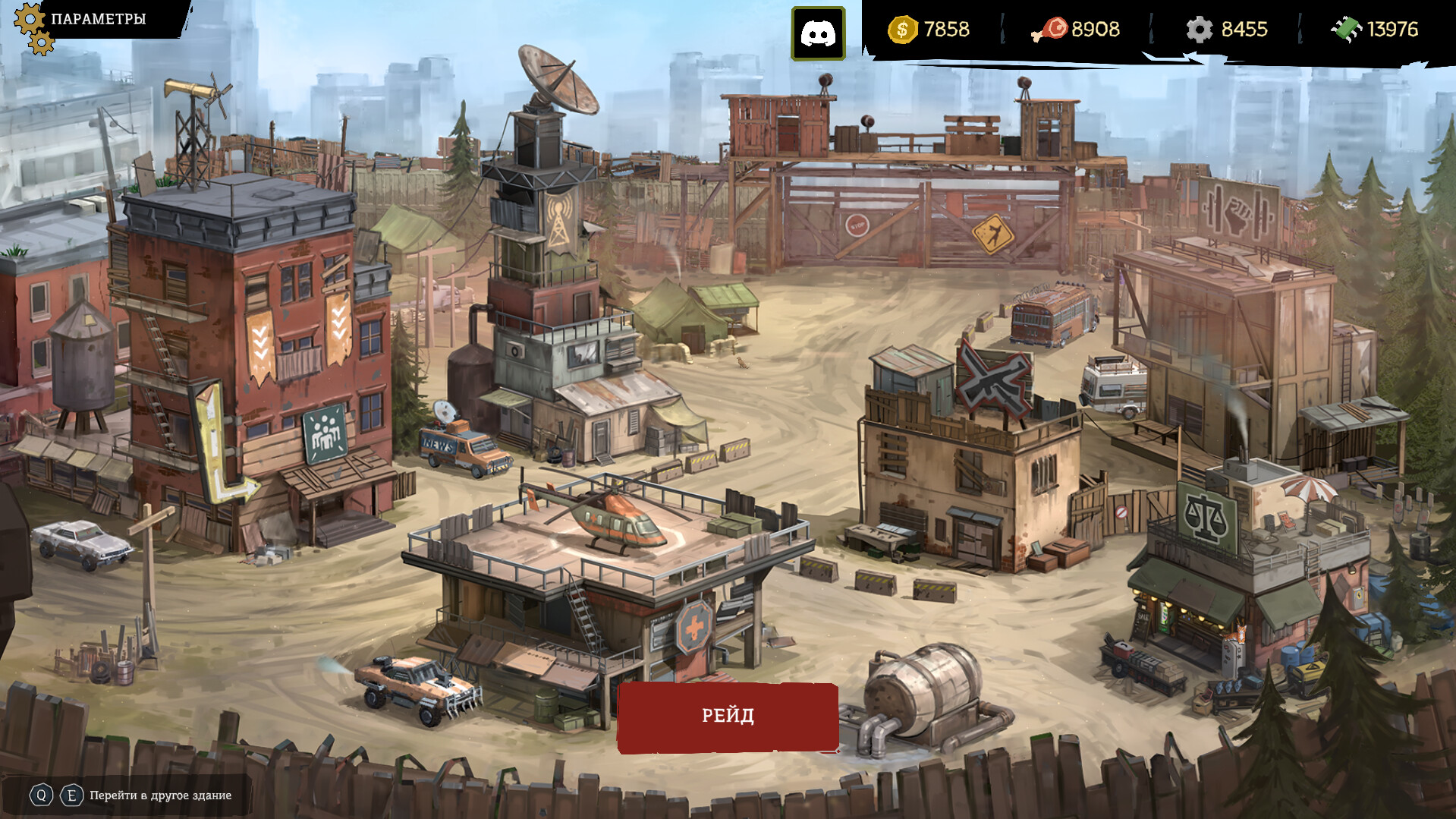This screenshot has width=1456, height=819.
Task: Click the E key hint badge
Action: 71,795
